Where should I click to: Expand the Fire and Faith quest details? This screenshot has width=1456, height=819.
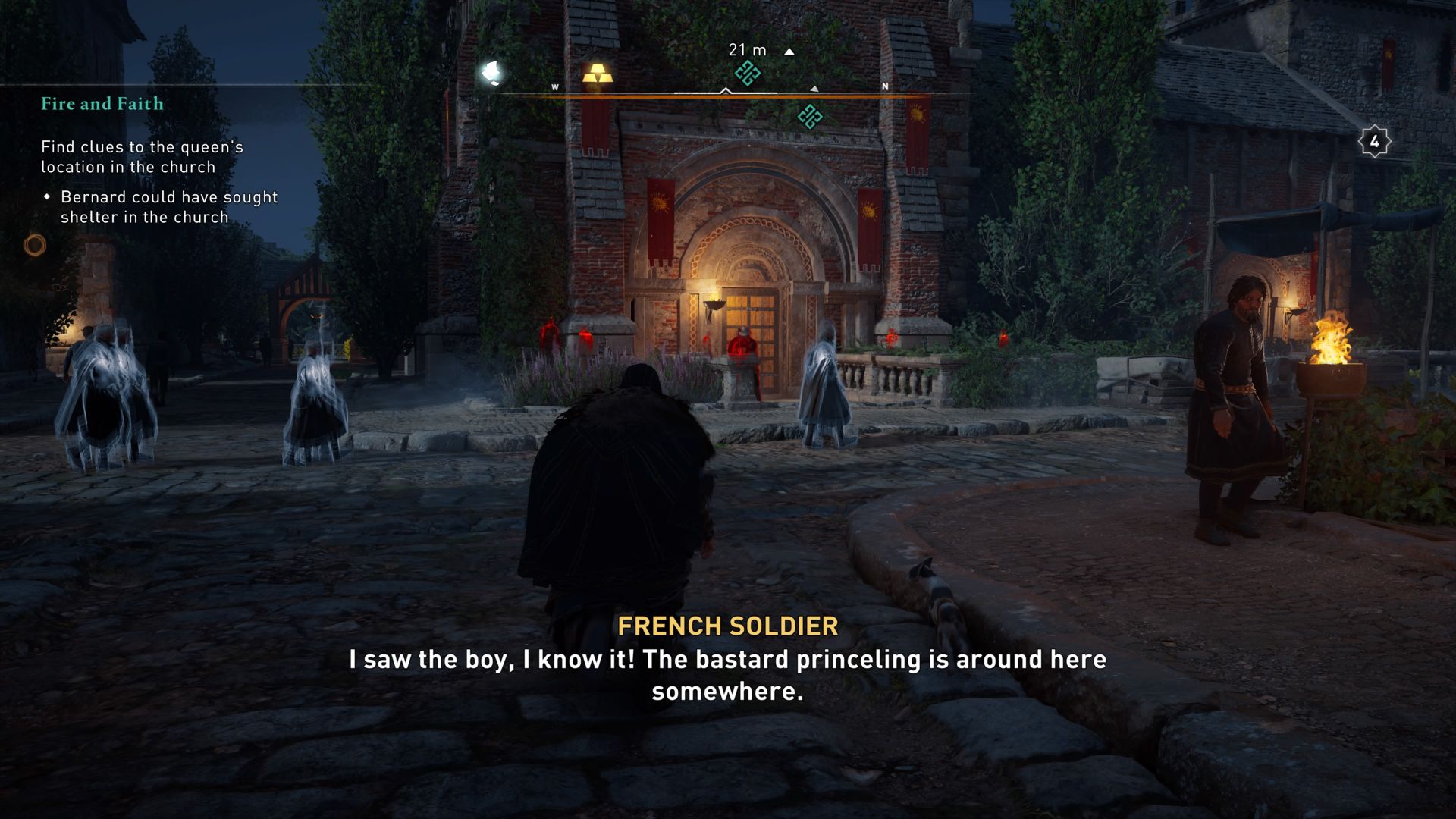102,104
